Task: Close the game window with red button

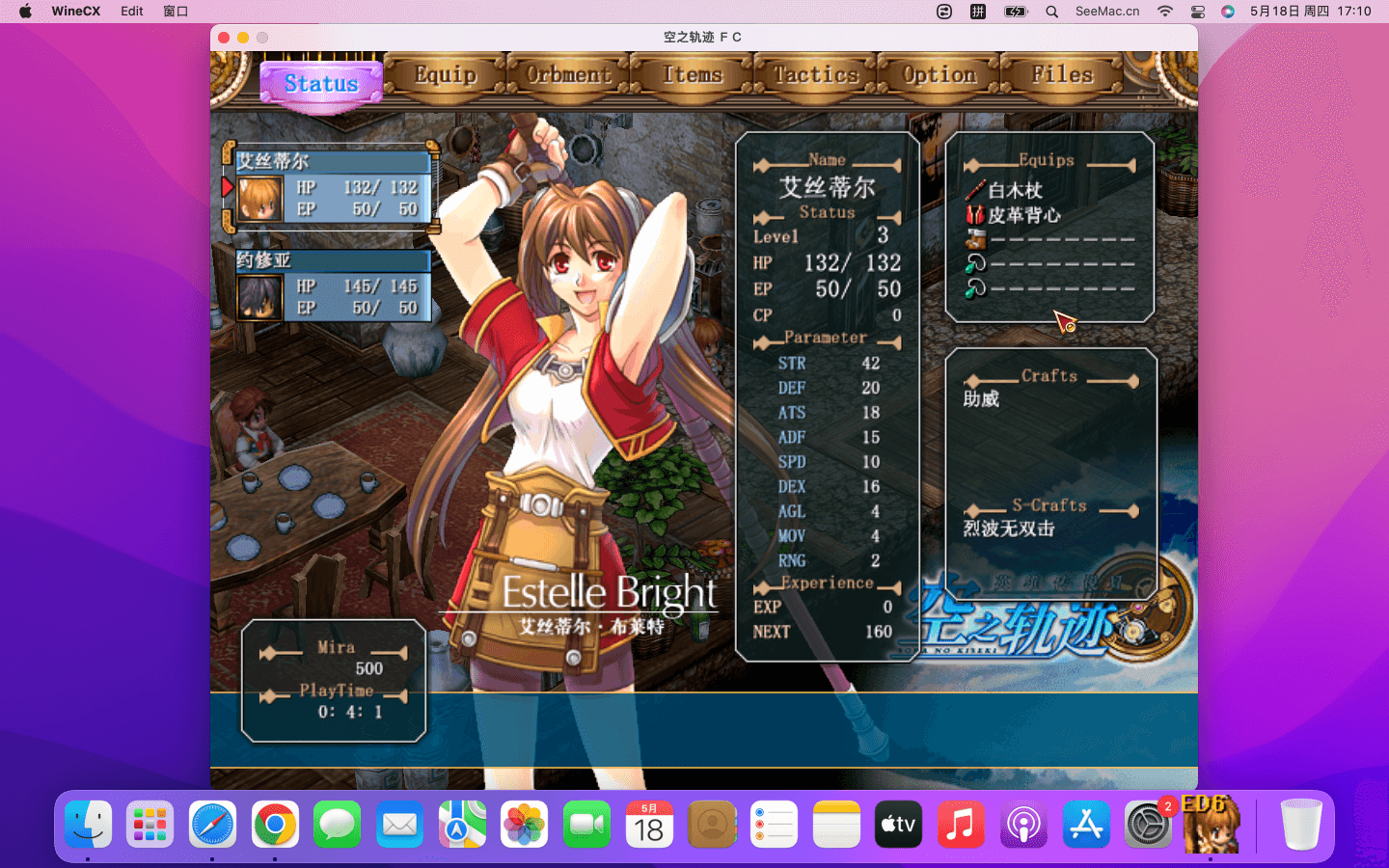Action: pyautogui.click(x=224, y=38)
